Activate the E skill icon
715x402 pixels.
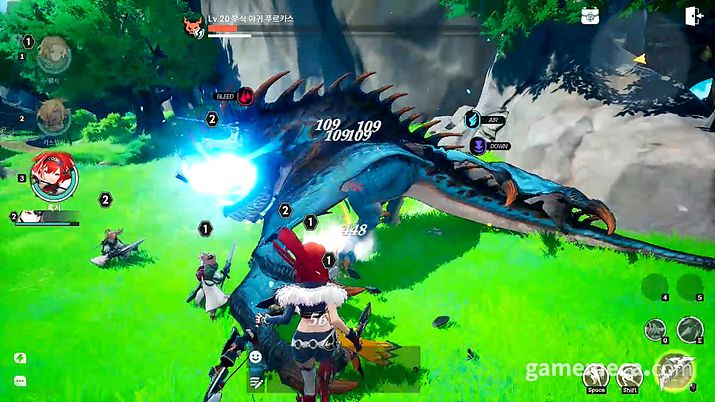(689, 328)
